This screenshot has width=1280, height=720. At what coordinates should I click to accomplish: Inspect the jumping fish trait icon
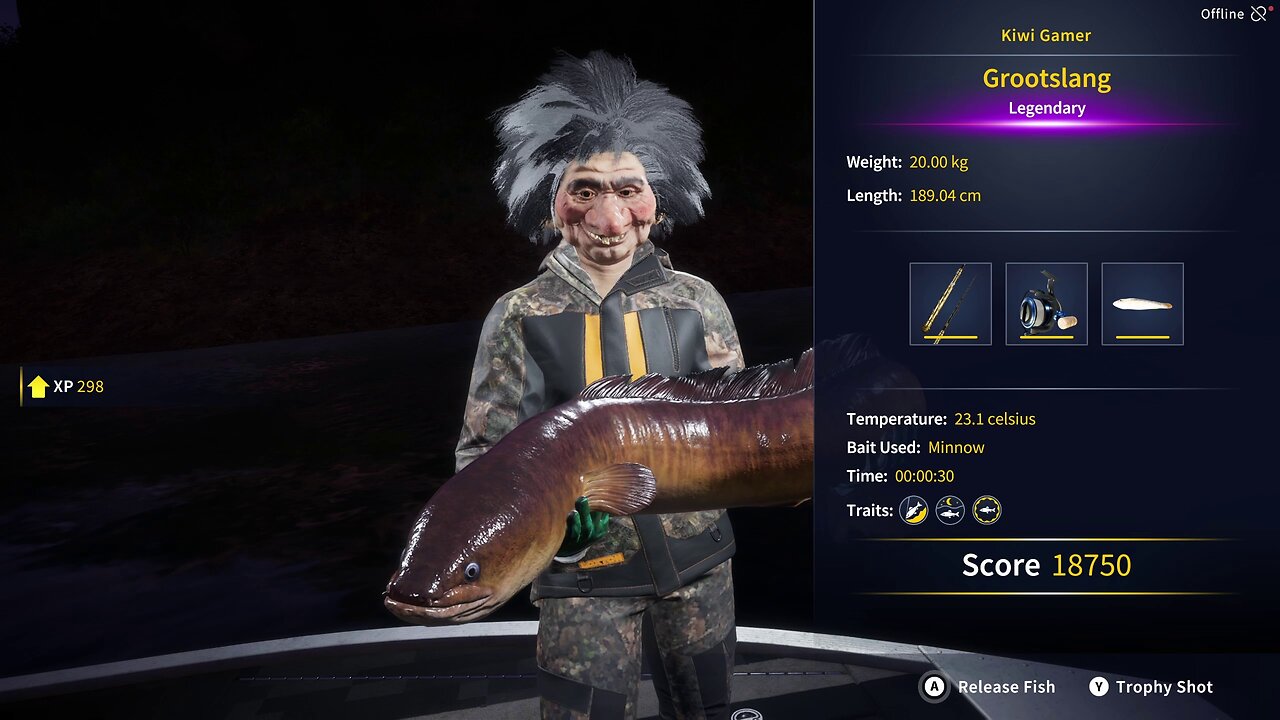[913, 511]
